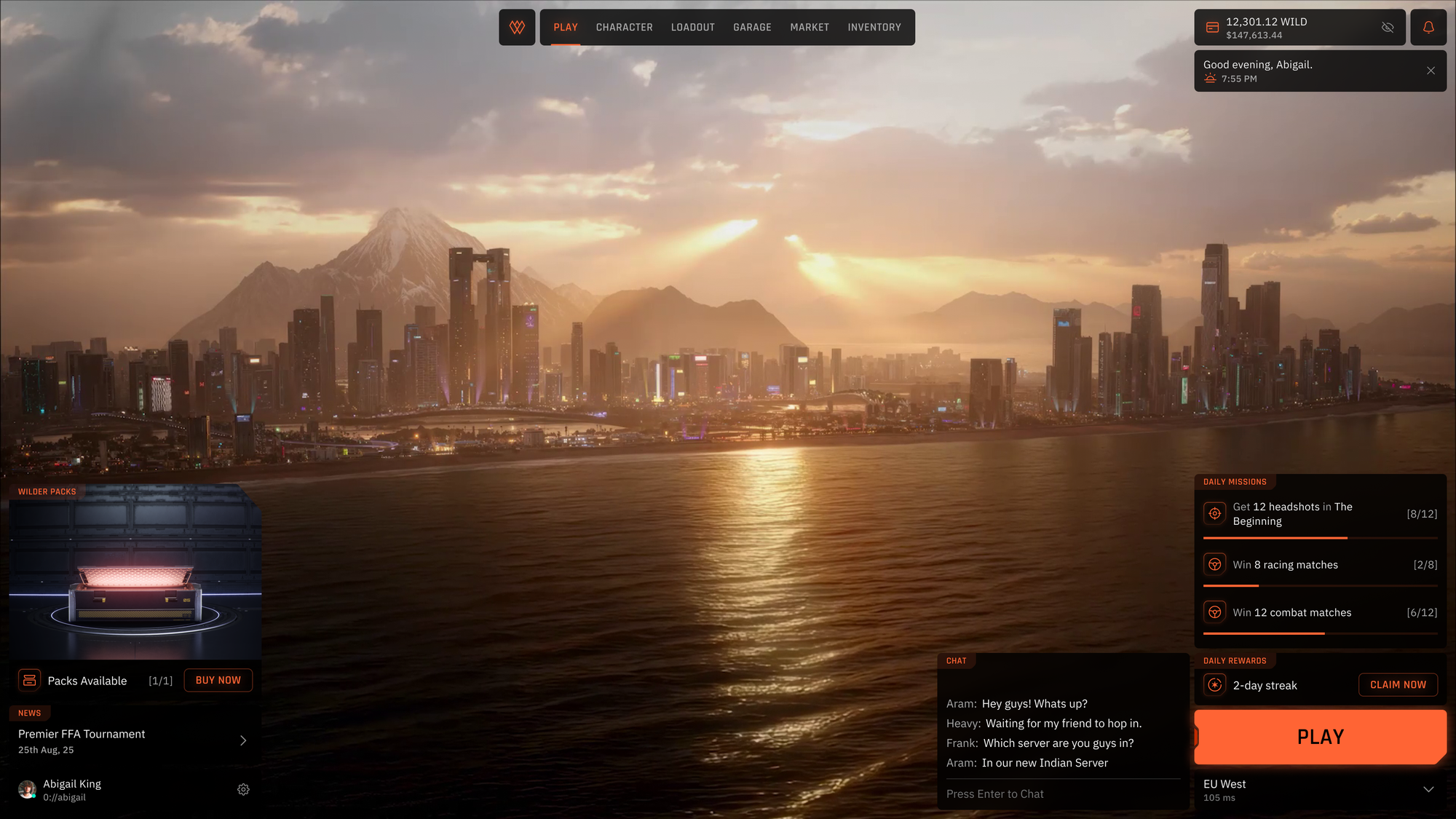Screen dimensions: 1456x819
Task: Close the Good evening greeting
Action: click(1431, 71)
